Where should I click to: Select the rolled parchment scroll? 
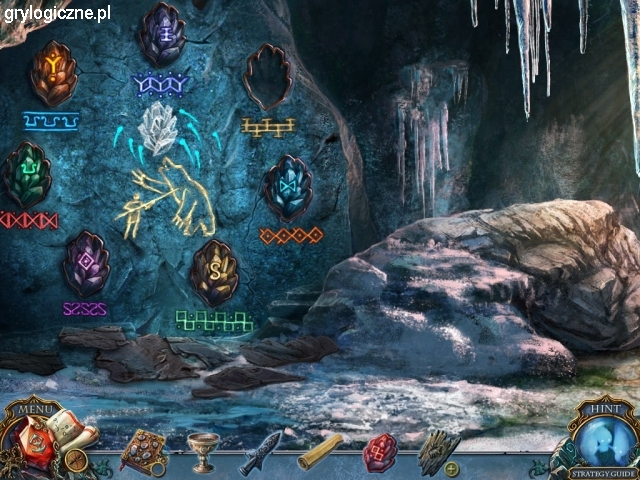(320, 451)
